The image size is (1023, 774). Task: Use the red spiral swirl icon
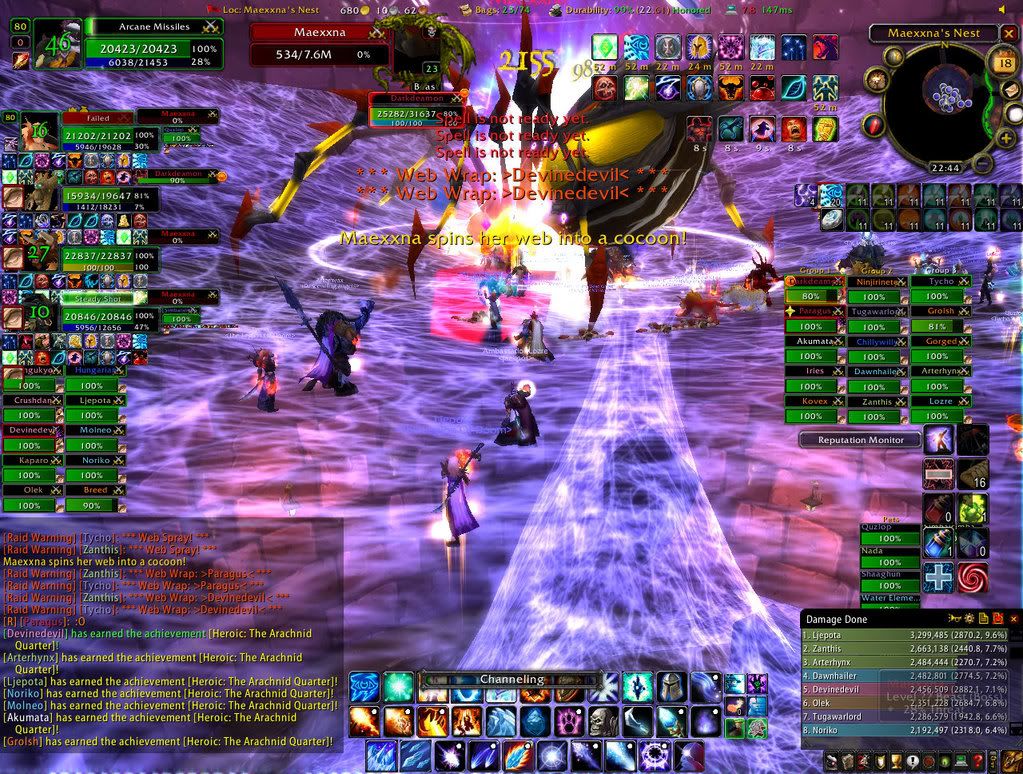tap(972, 578)
